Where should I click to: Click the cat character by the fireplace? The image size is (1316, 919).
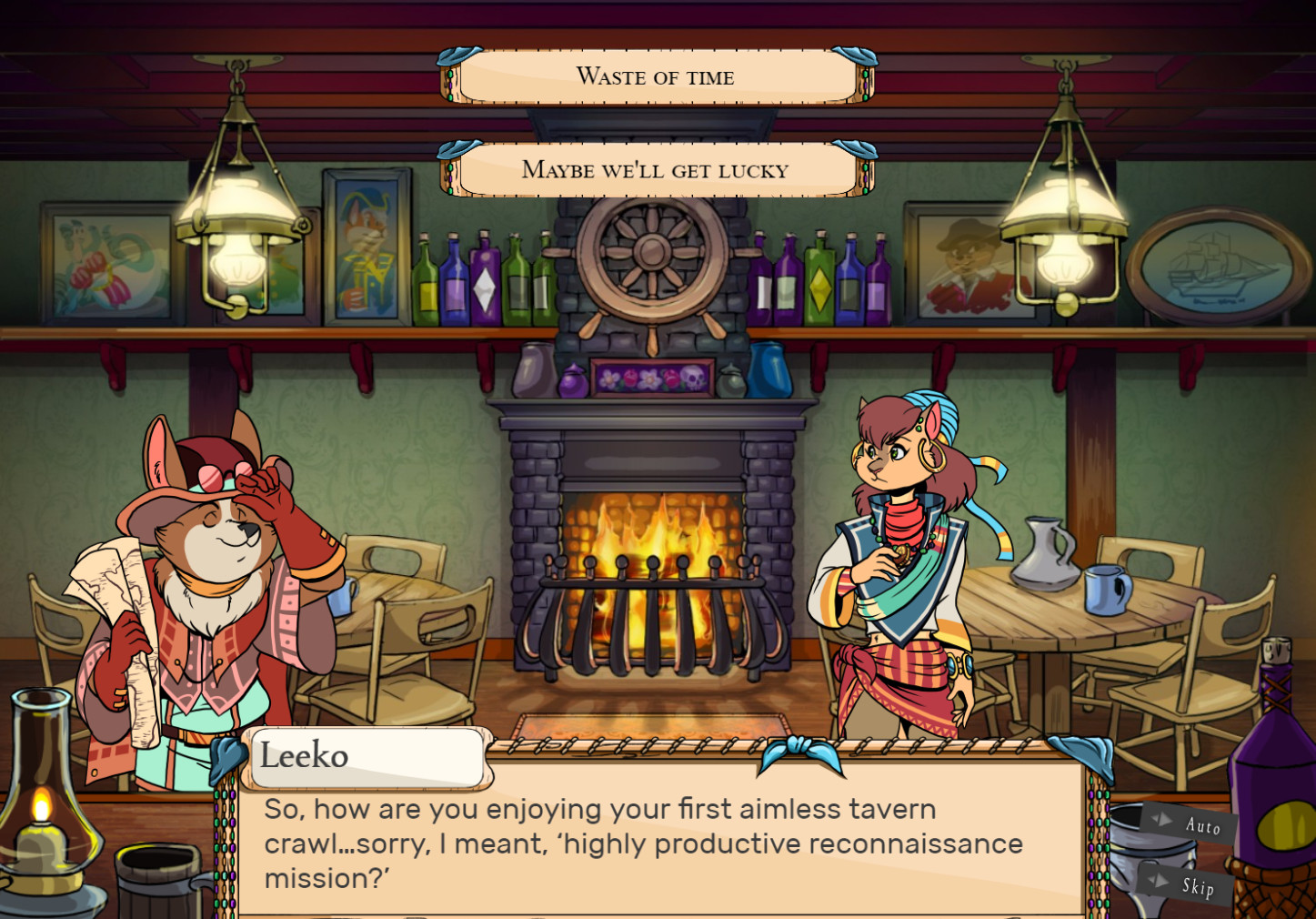coord(896,546)
